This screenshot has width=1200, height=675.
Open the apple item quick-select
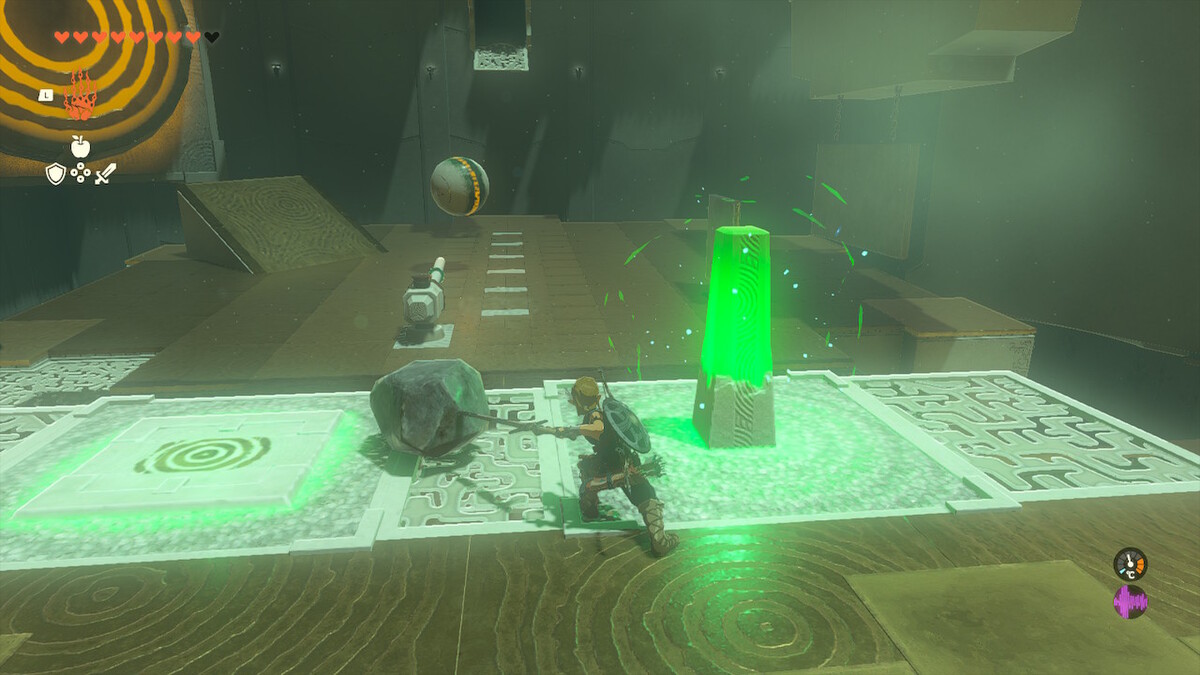pyautogui.click(x=80, y=147)
